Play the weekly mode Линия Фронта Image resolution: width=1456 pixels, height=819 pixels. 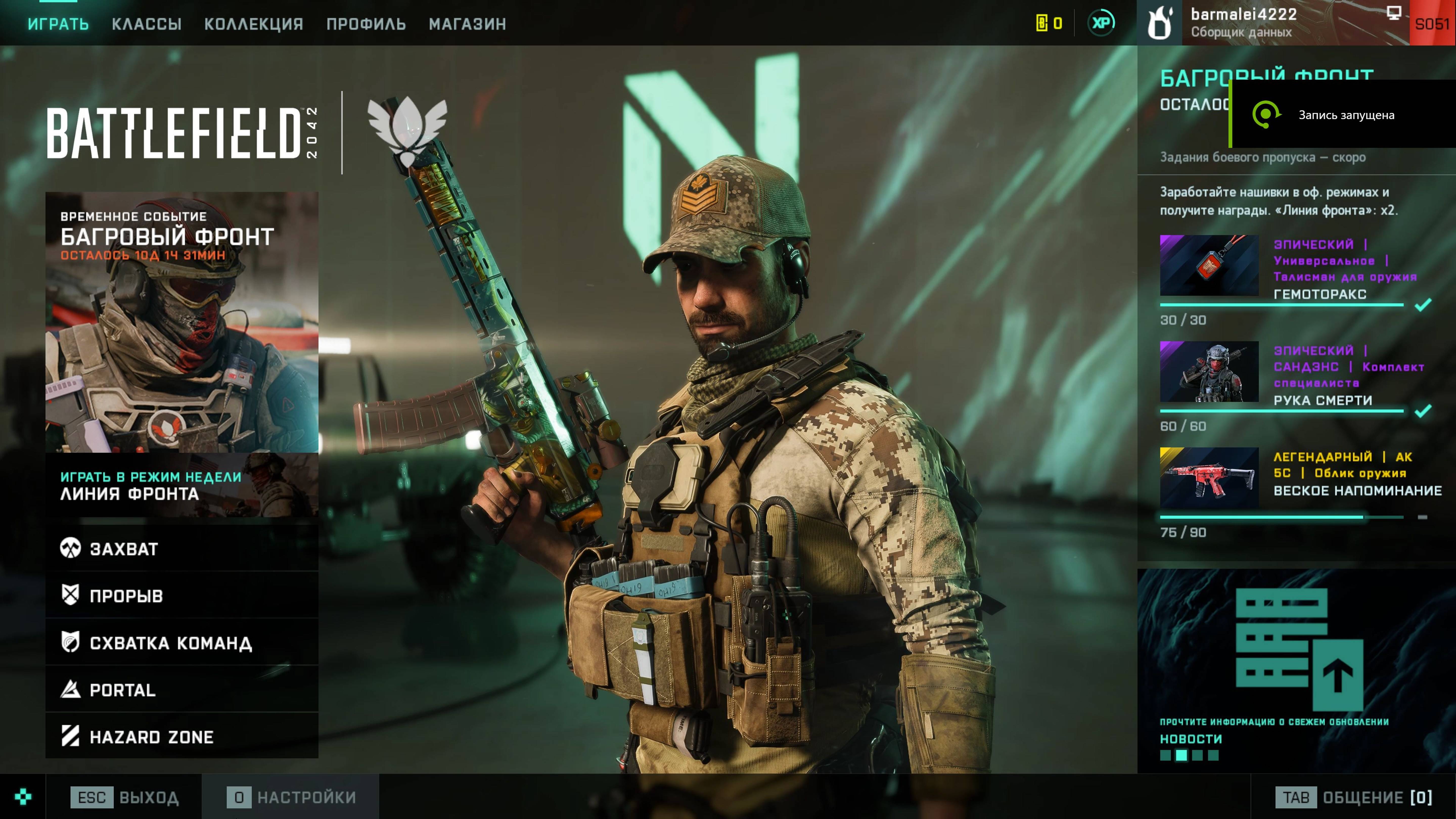[181, 486]
